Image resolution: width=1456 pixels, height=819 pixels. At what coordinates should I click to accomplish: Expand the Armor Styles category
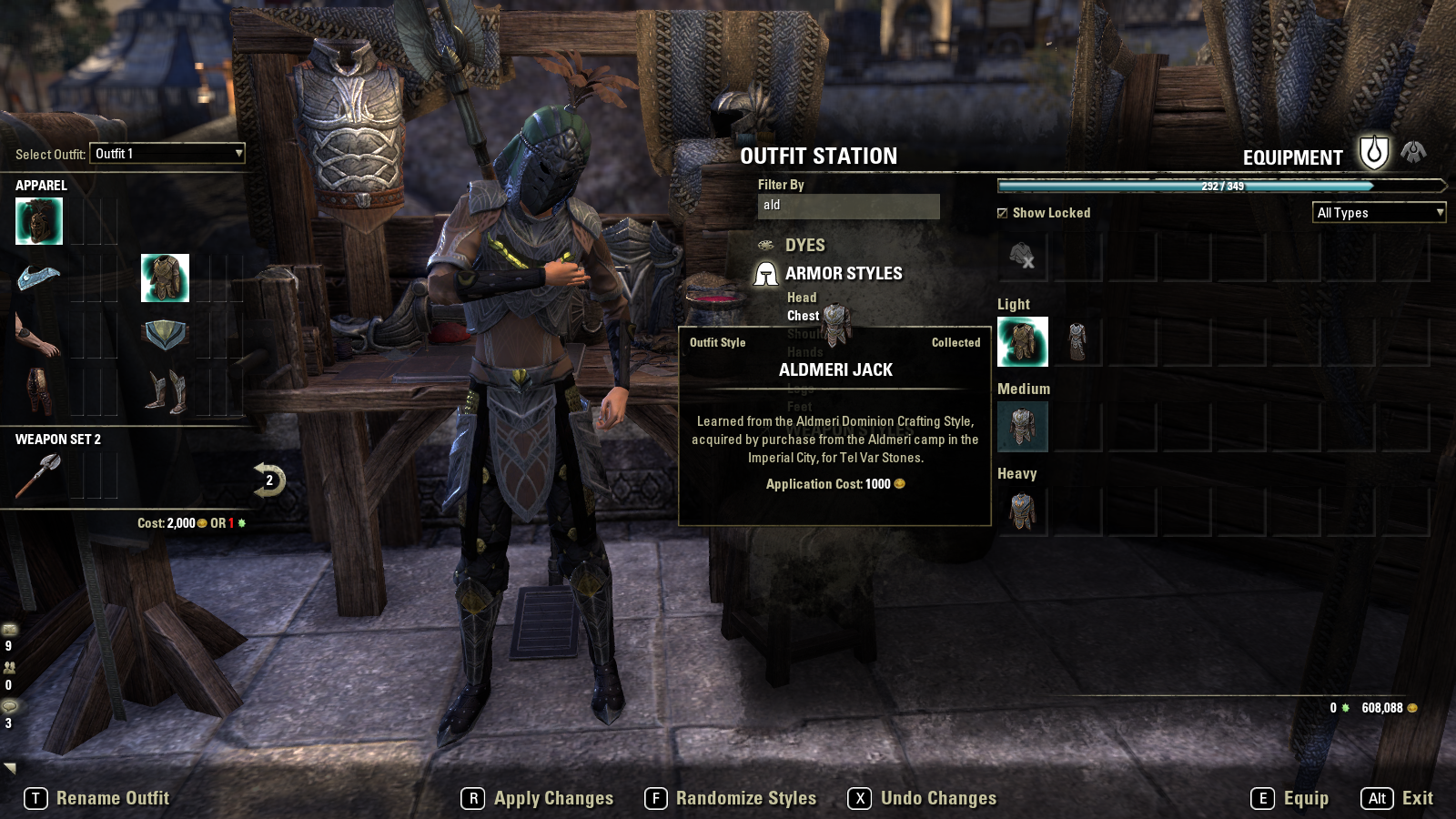tap(843, 274)
